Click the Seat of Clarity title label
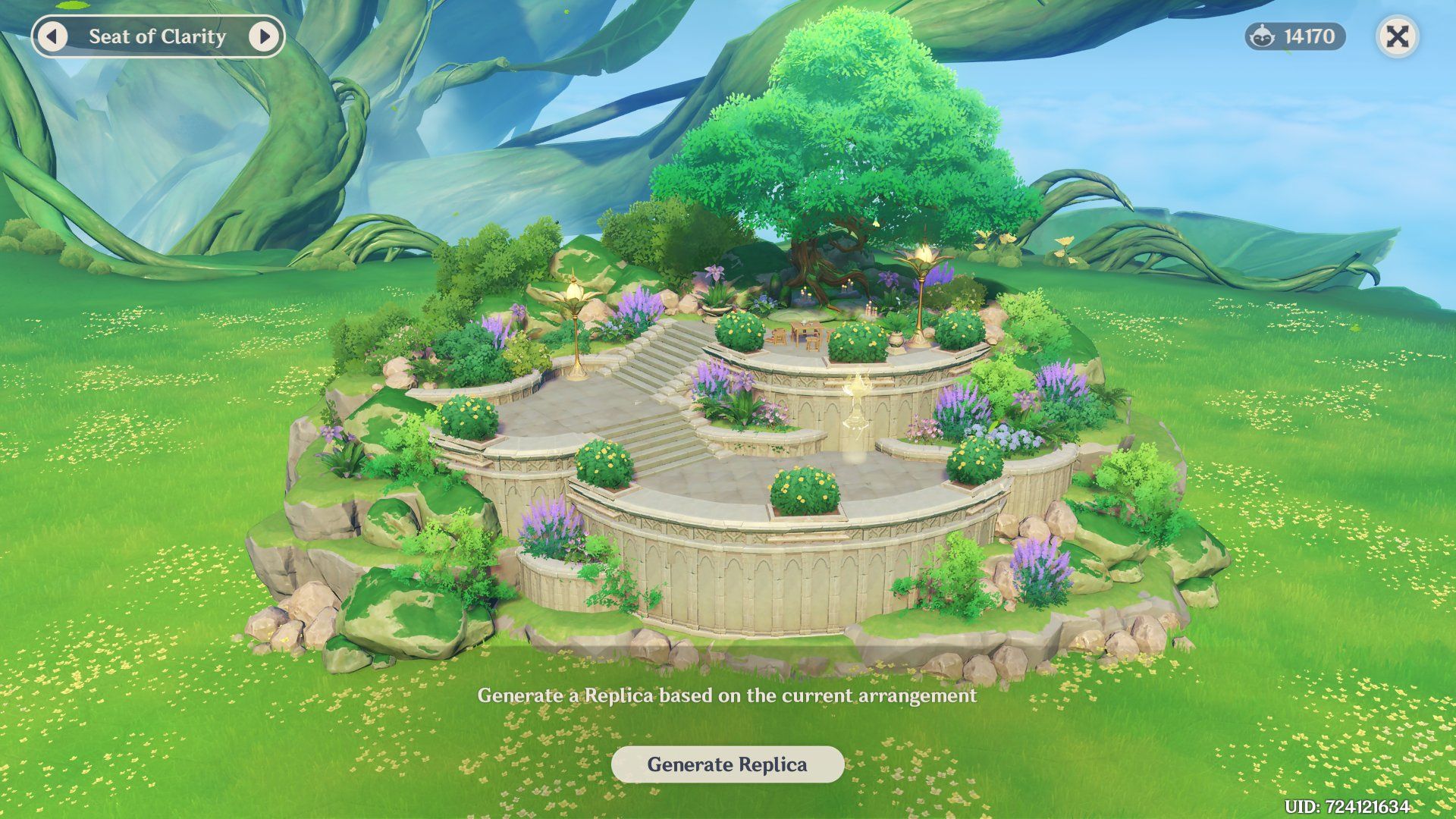This screenshot has width=1456, height=819. (x=156, y=35)
